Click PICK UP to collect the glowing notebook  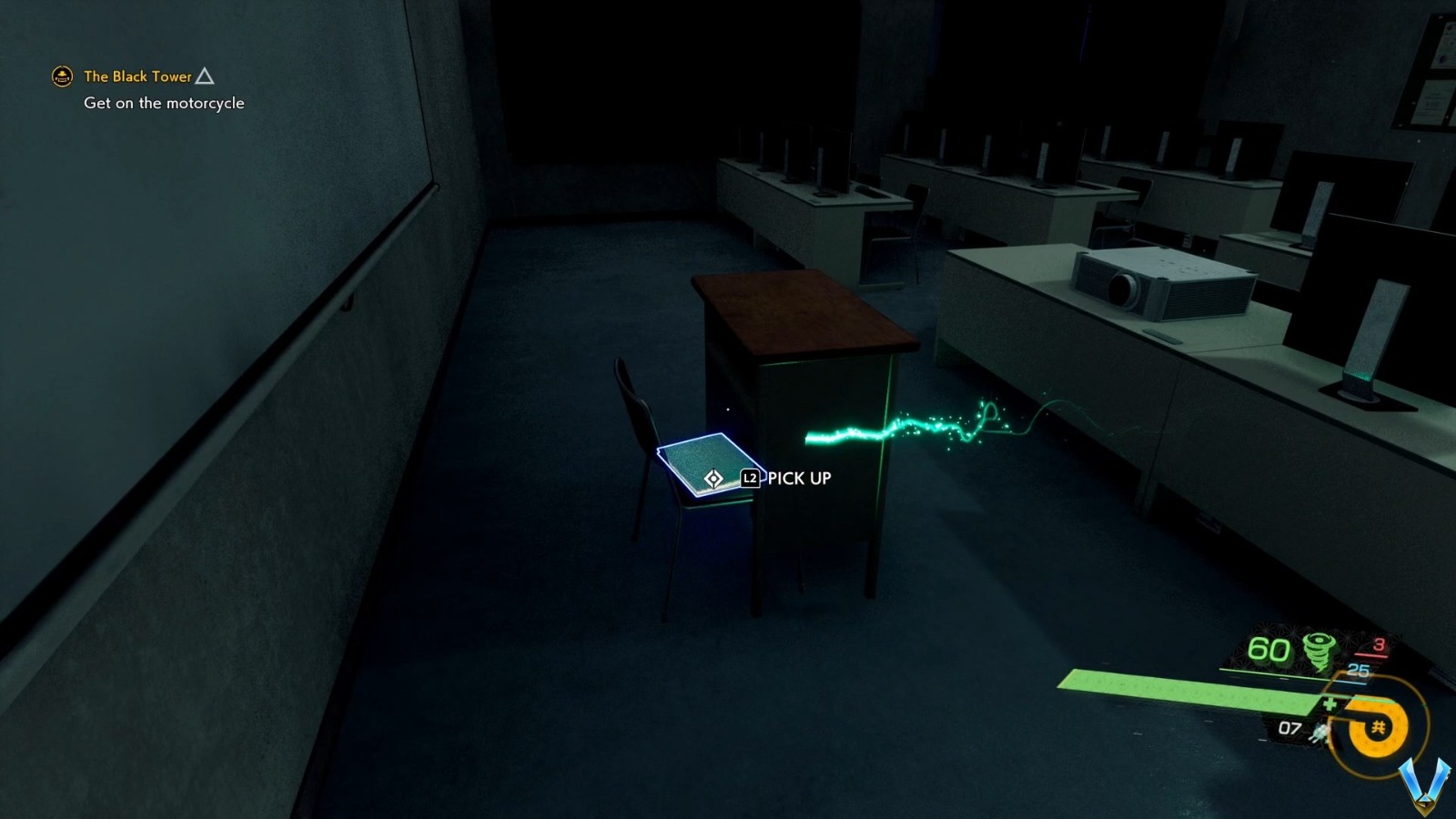pos(797,477)
